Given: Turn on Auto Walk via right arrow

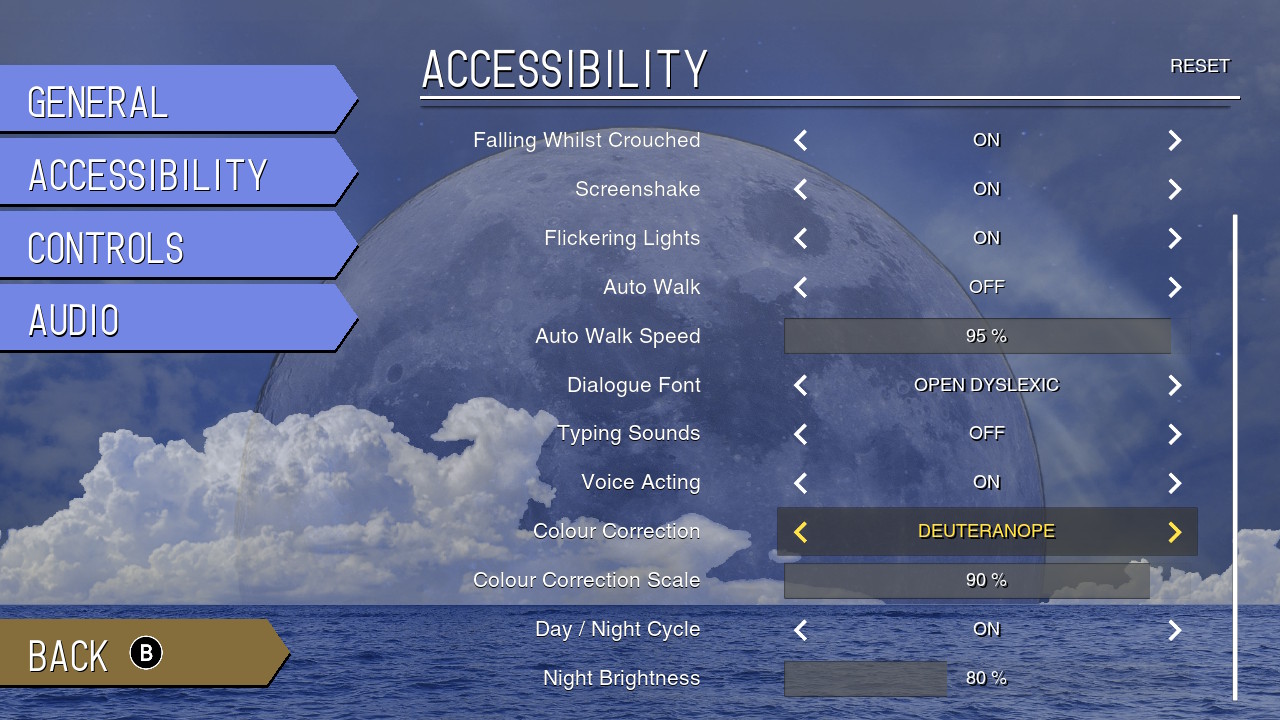Looking at the screenshot, I should tap(1175, 288).
